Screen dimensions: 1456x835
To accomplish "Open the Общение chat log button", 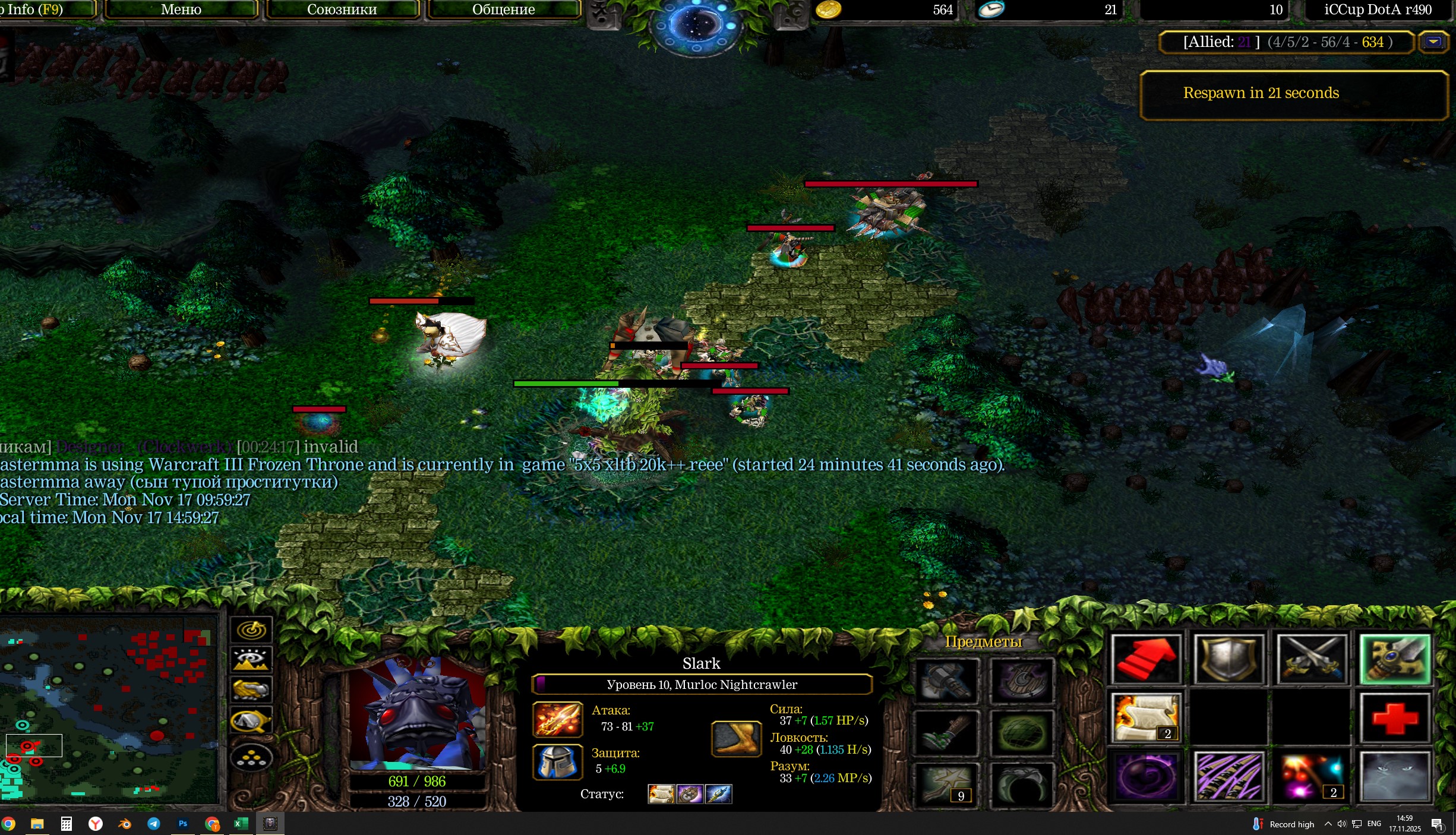I will coord(503,10).
